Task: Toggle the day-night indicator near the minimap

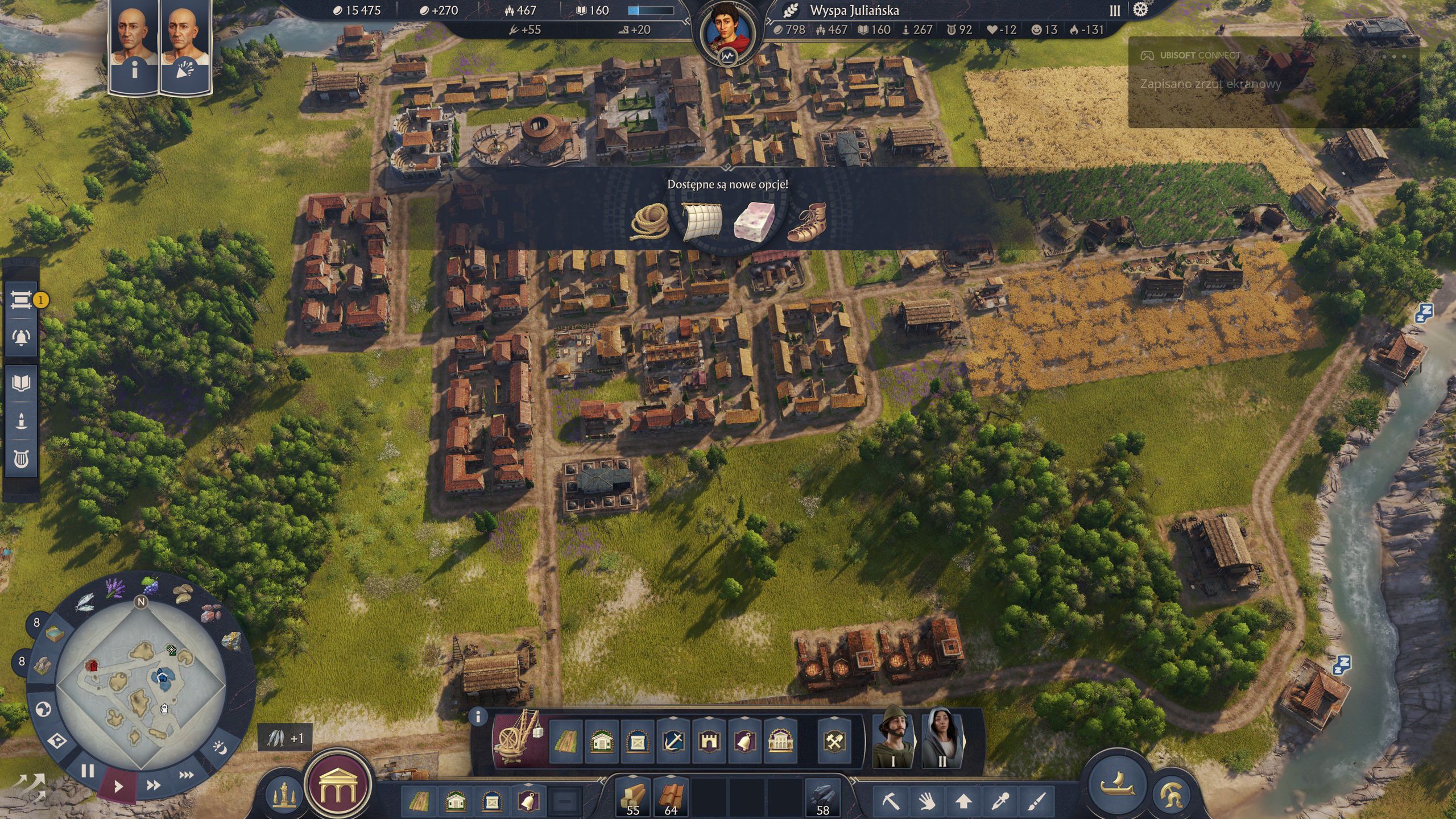Action: coord(220,746)
